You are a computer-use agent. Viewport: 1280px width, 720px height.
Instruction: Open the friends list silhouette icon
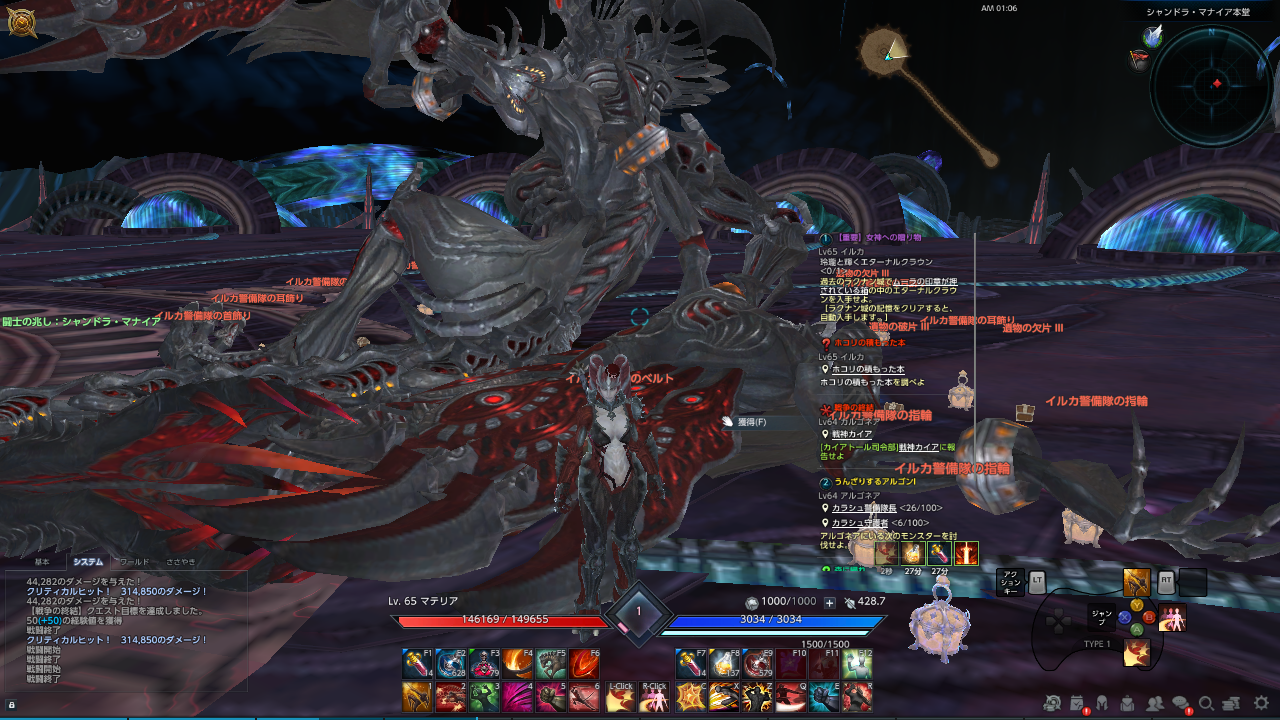(1156, 704)
